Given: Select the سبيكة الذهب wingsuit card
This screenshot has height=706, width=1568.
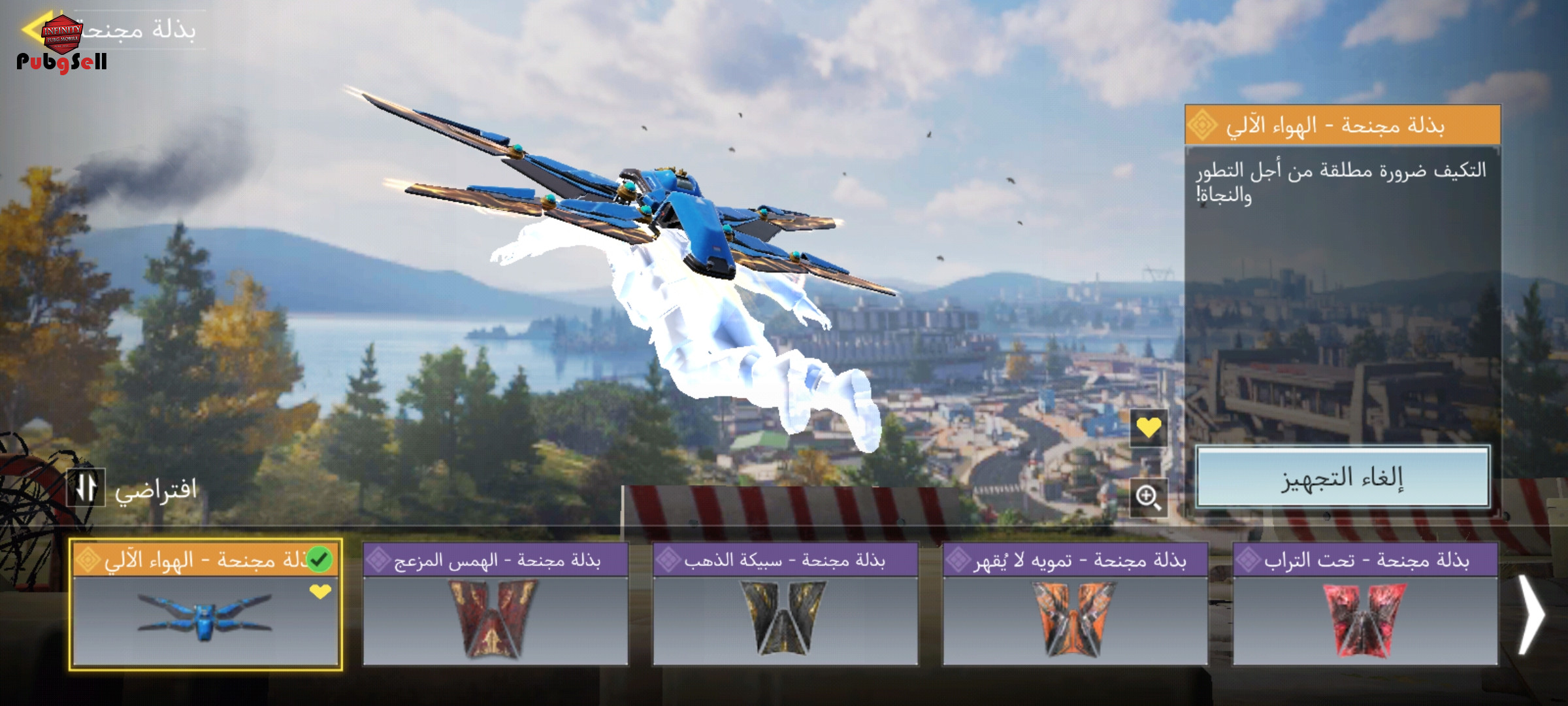Looking at the screenshot, I should click(785, 605).
